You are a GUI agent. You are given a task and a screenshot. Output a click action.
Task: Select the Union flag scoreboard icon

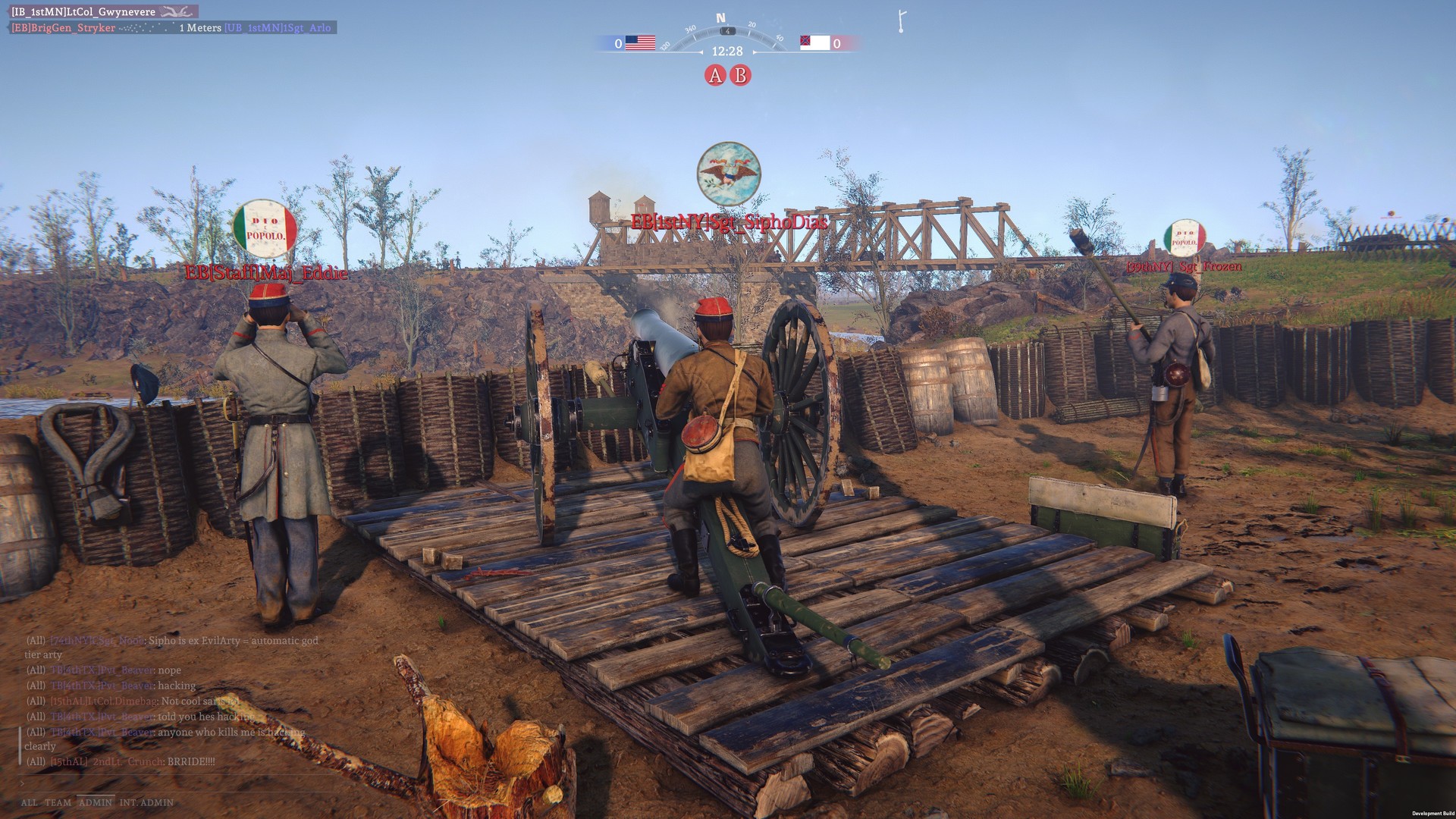[639, 43]
